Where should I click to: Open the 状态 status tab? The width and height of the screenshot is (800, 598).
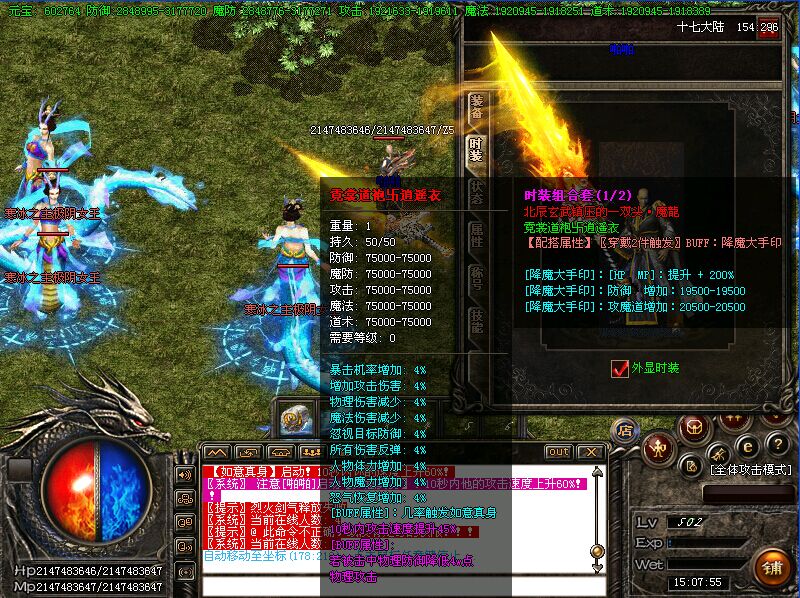point(477,192)
